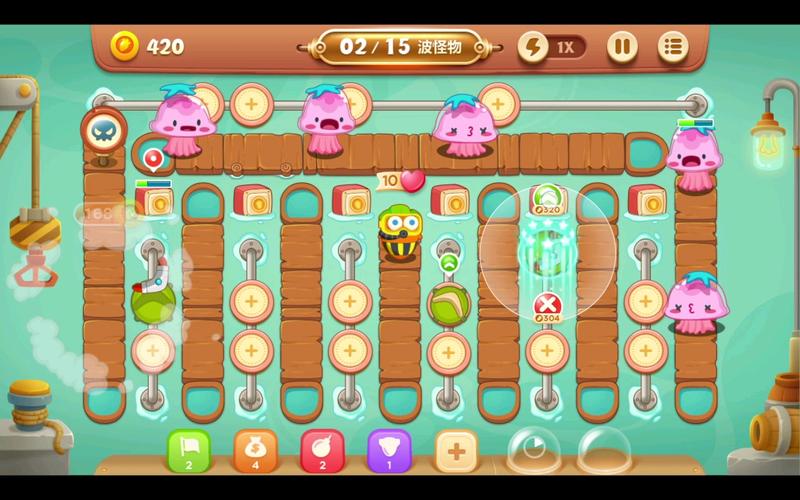The height and width of the screenshot is (500, 800).
Task: Upgrade the tower for 320 coins
Action: [x=546, y=199]
